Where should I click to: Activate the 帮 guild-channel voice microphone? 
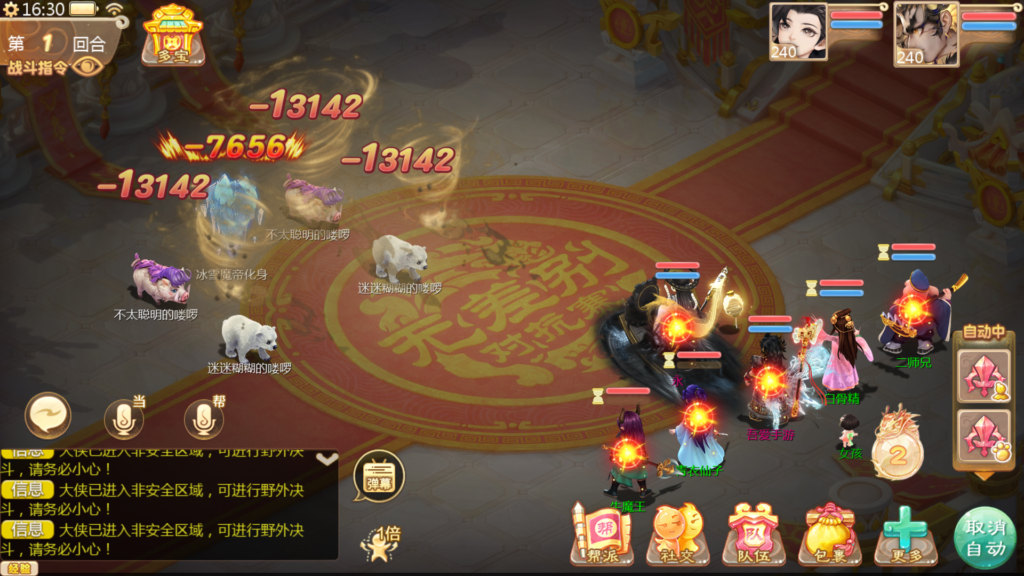click(x=203, y=418)
